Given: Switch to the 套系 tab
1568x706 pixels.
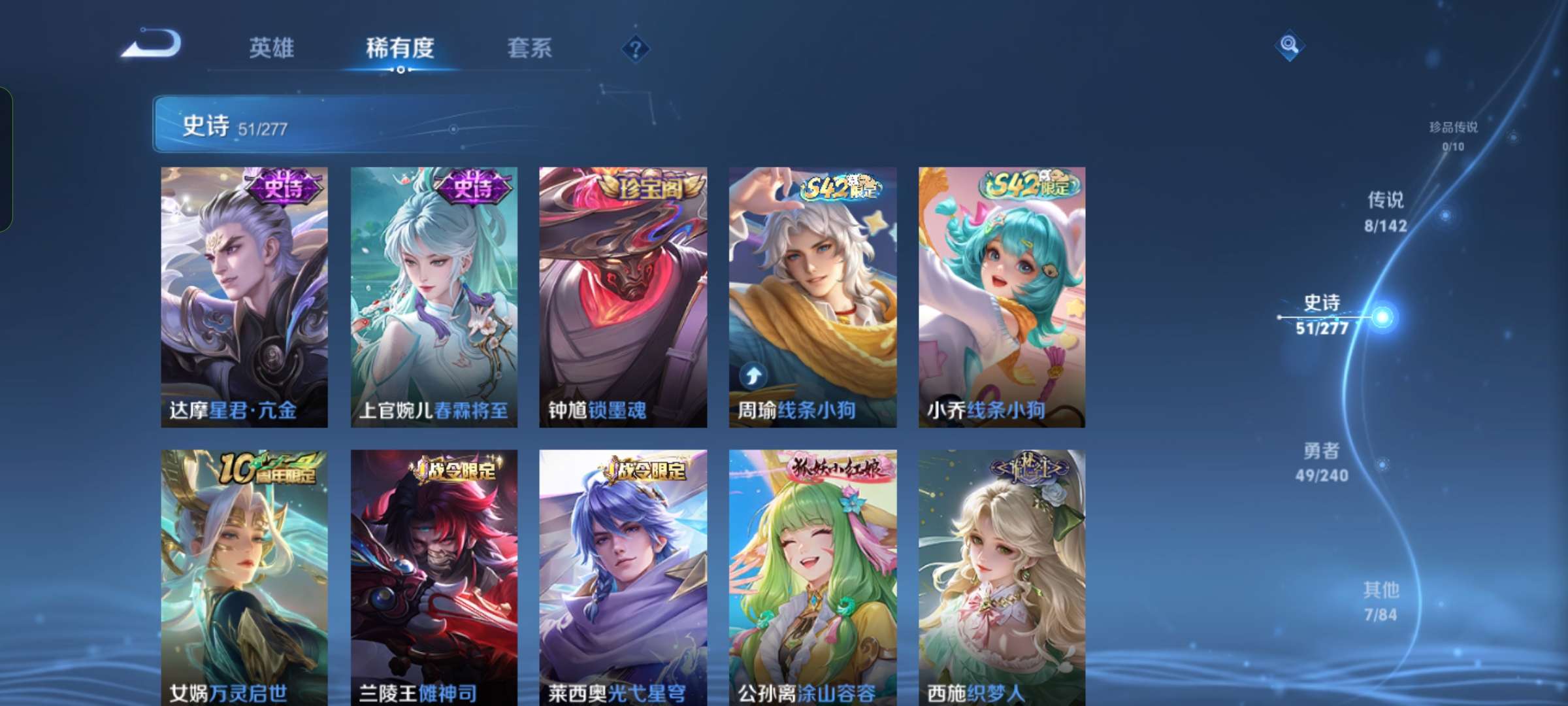Looking at the screenshot, I should [529, 48].
